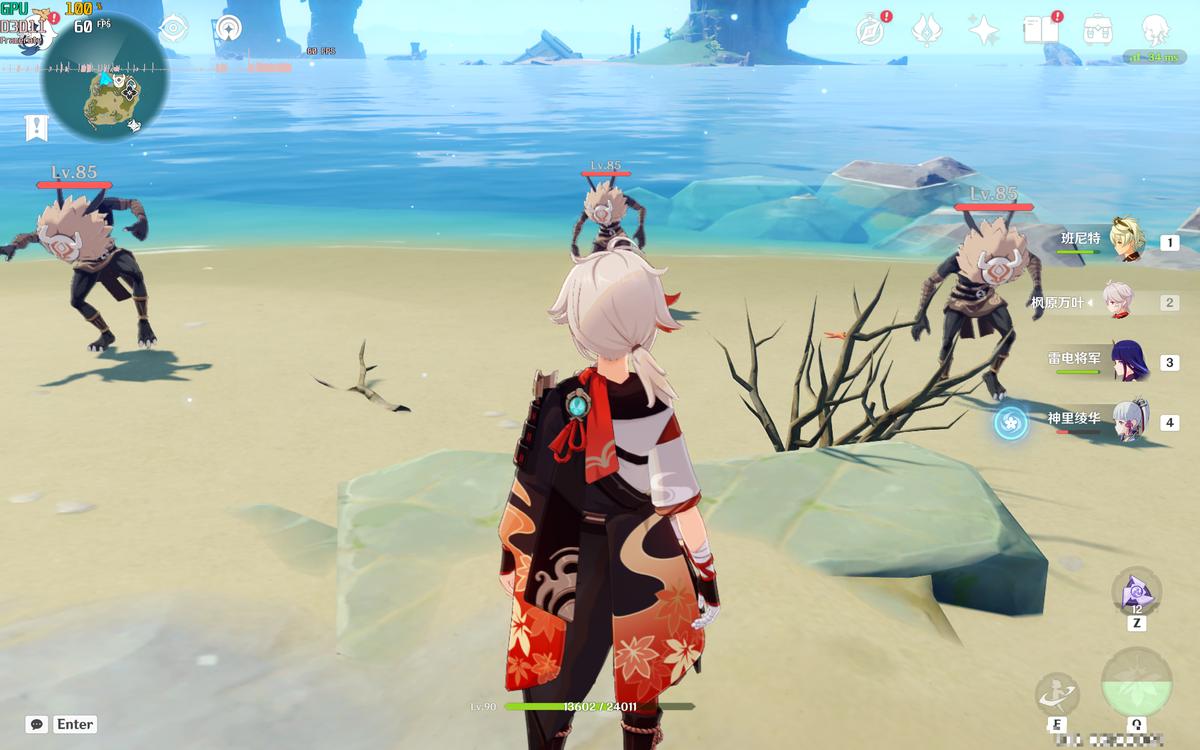Open the winged Battle Pass icon
This screenshot has width=1200, height=750.
(x=927, y=30)
